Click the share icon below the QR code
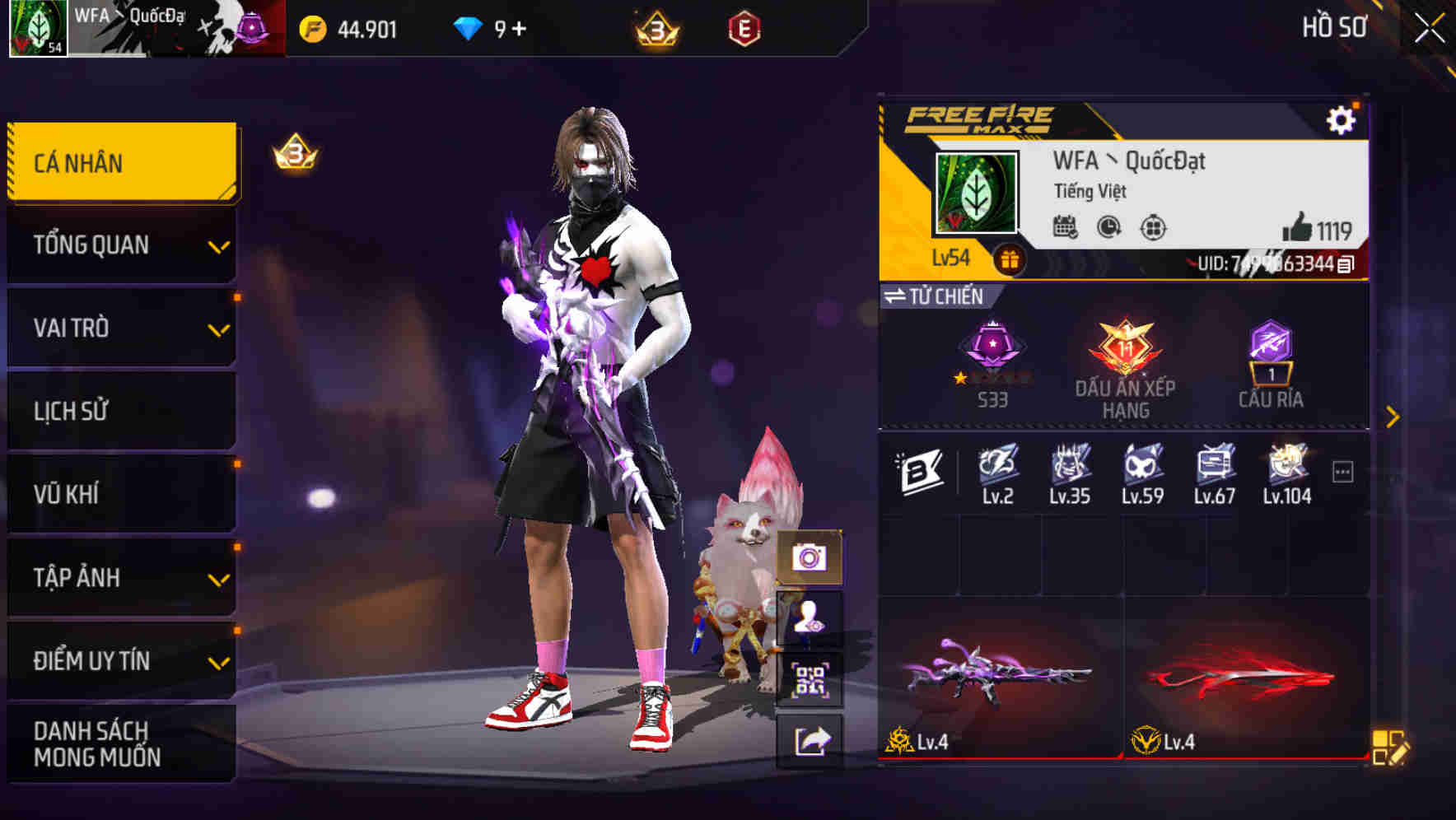The height and width of the screenshot is (820, 1456). pos(810,738)
